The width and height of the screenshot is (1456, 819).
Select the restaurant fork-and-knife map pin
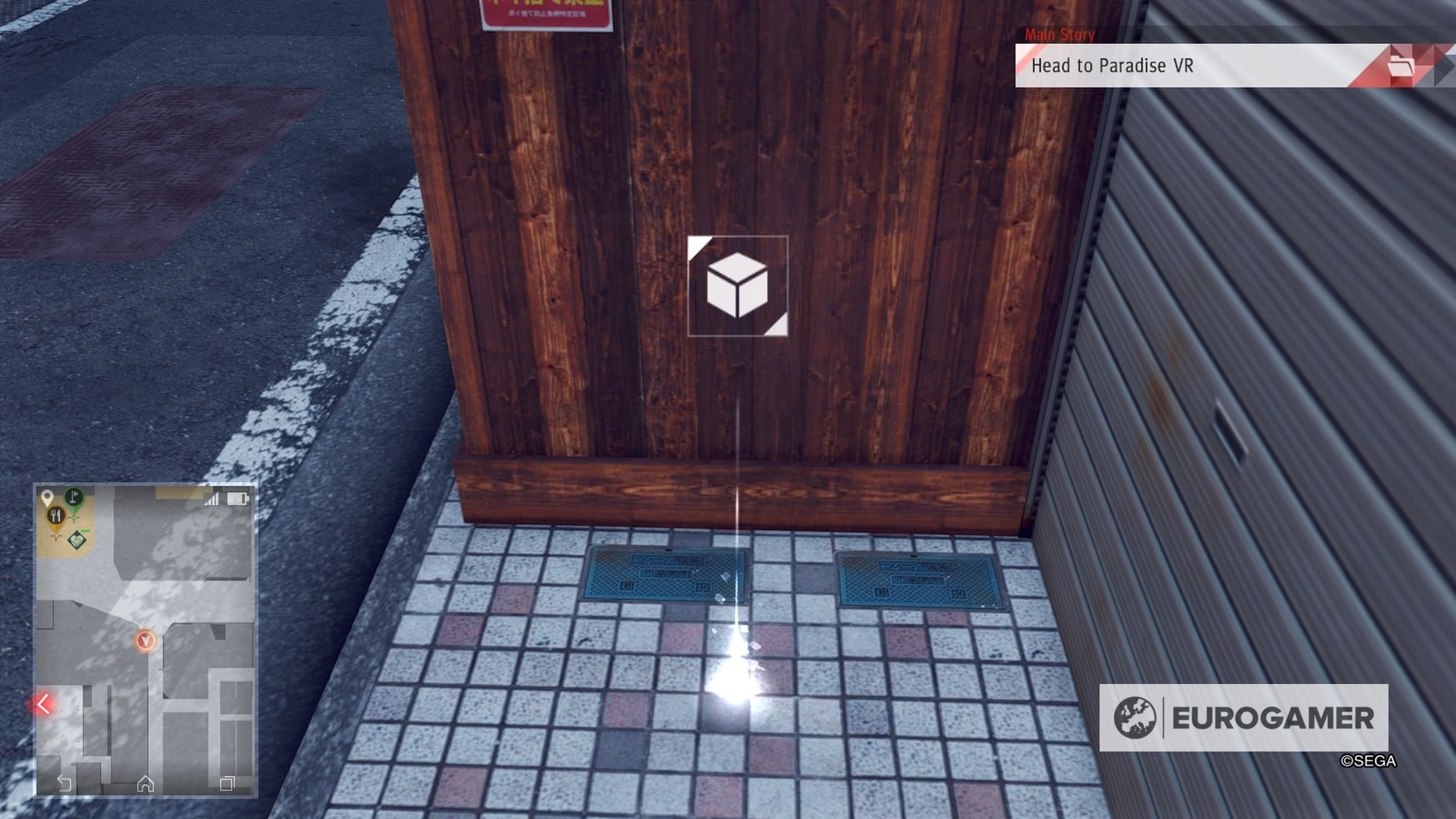(56, 516)
